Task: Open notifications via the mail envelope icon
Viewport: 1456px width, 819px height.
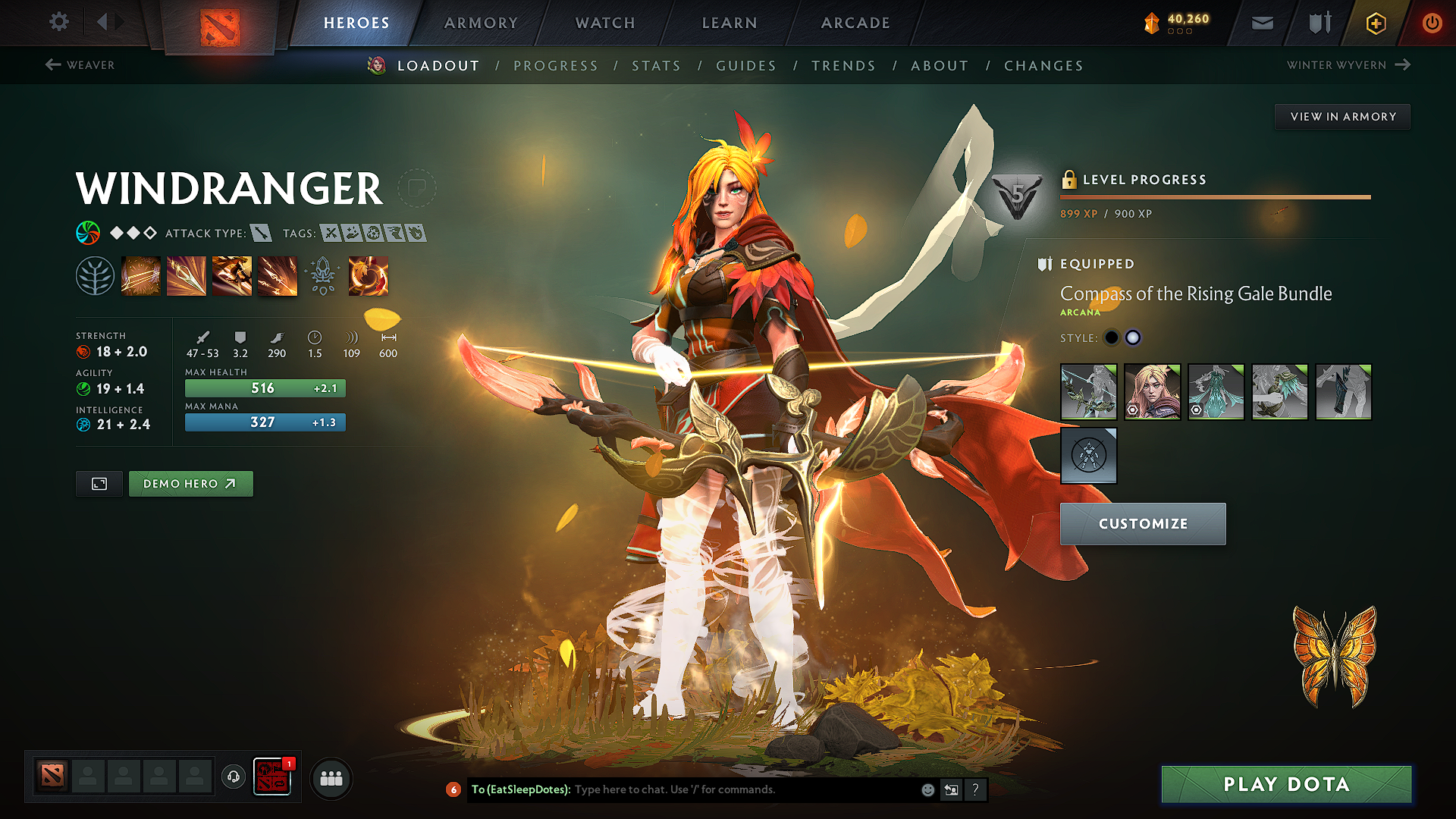Action: point(1261,23)
